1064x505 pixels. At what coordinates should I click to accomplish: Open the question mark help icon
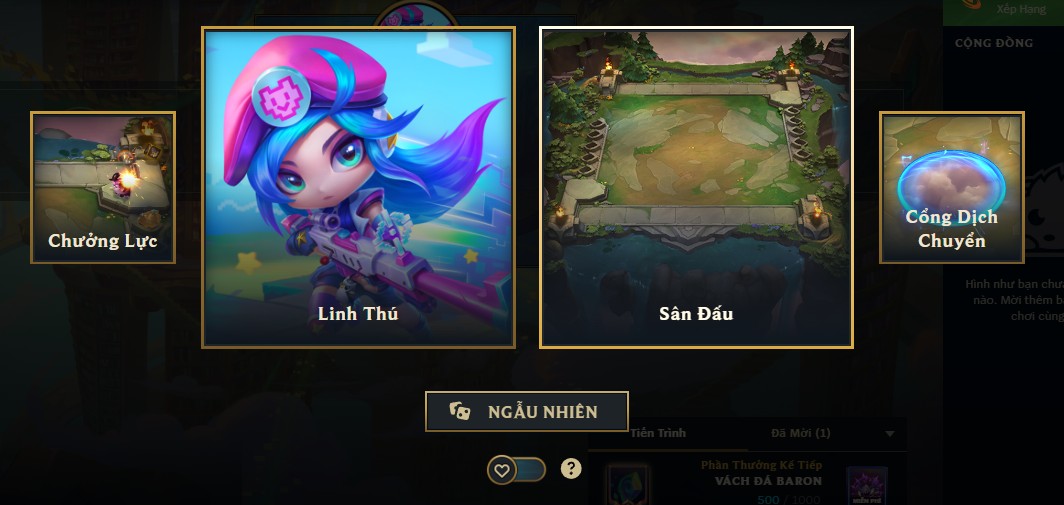570,468
